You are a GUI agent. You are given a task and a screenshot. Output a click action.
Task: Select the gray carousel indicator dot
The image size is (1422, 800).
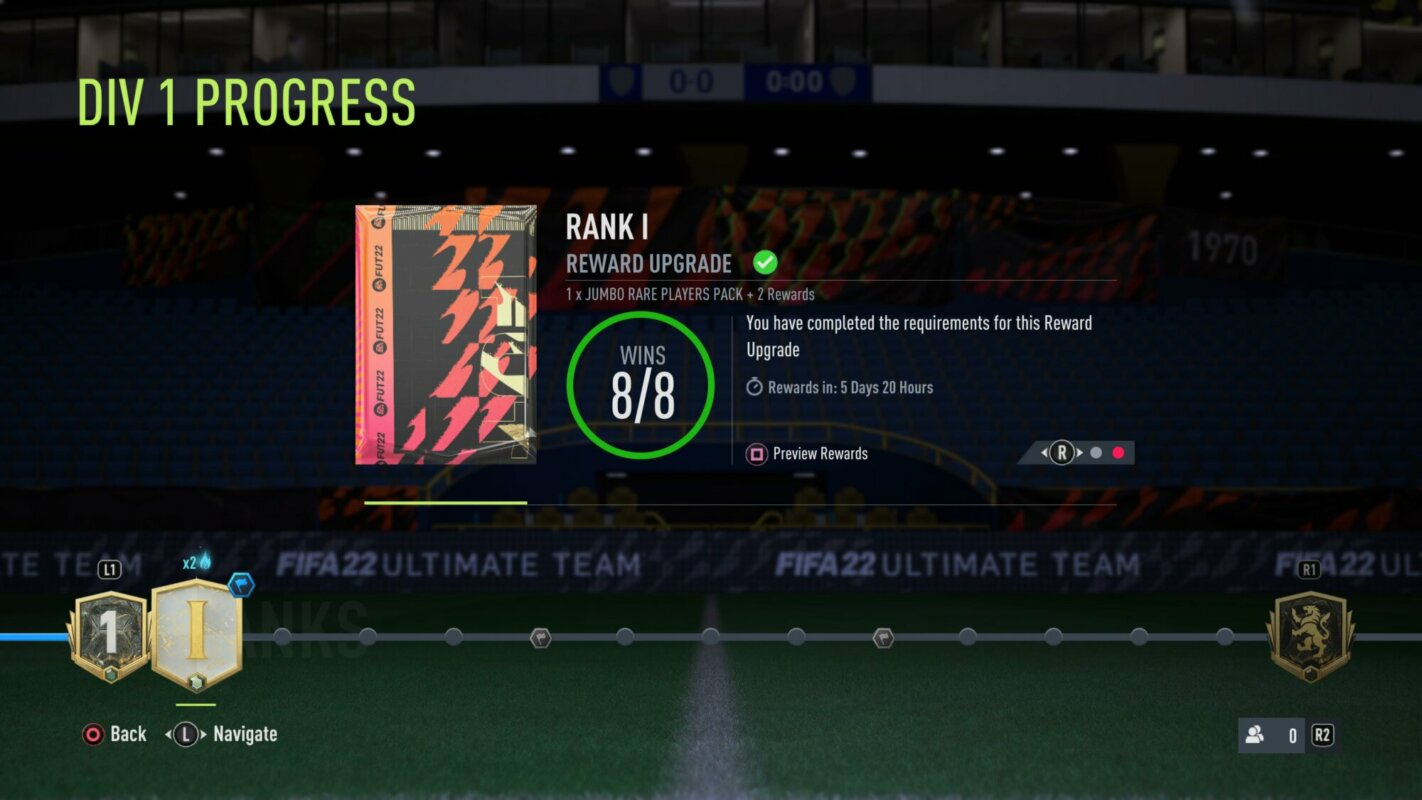coord(1098,452)
